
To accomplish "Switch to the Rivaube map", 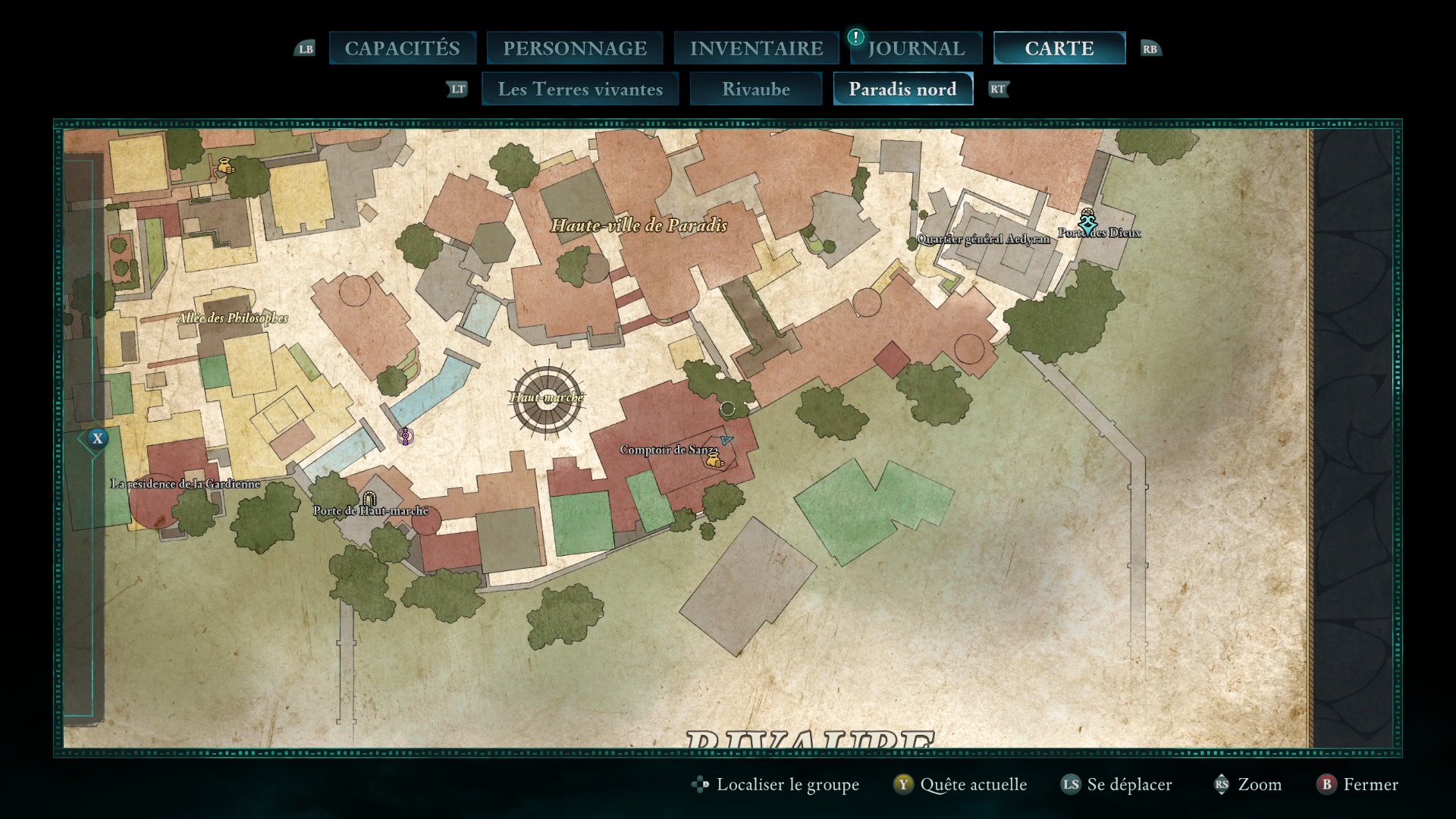I will coord(756,89).
